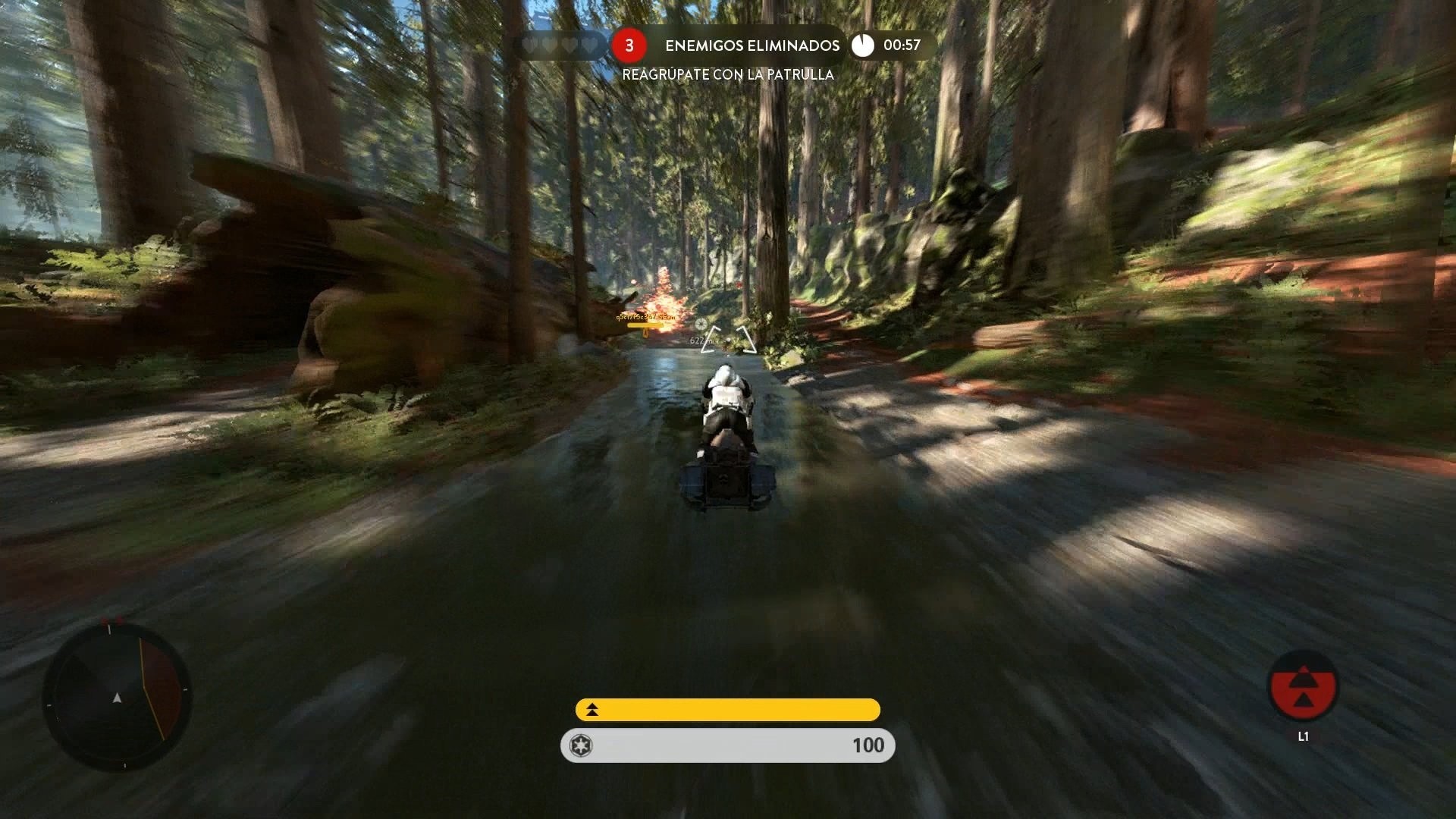
Task: Click the 622 m distance readout
Action: [699, 340]
